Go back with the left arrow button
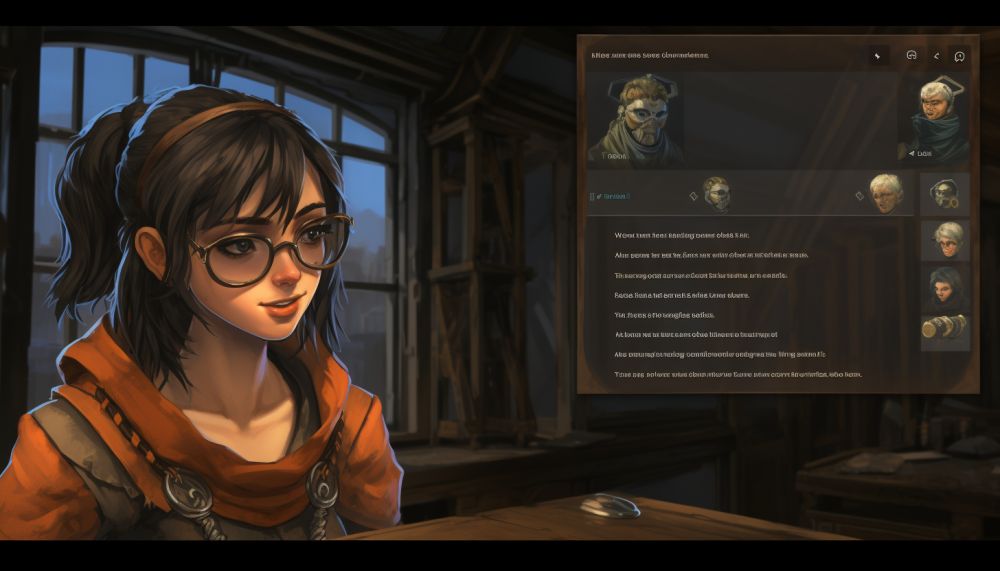This screenshot has height=571, width=1000. pos(936,56)
